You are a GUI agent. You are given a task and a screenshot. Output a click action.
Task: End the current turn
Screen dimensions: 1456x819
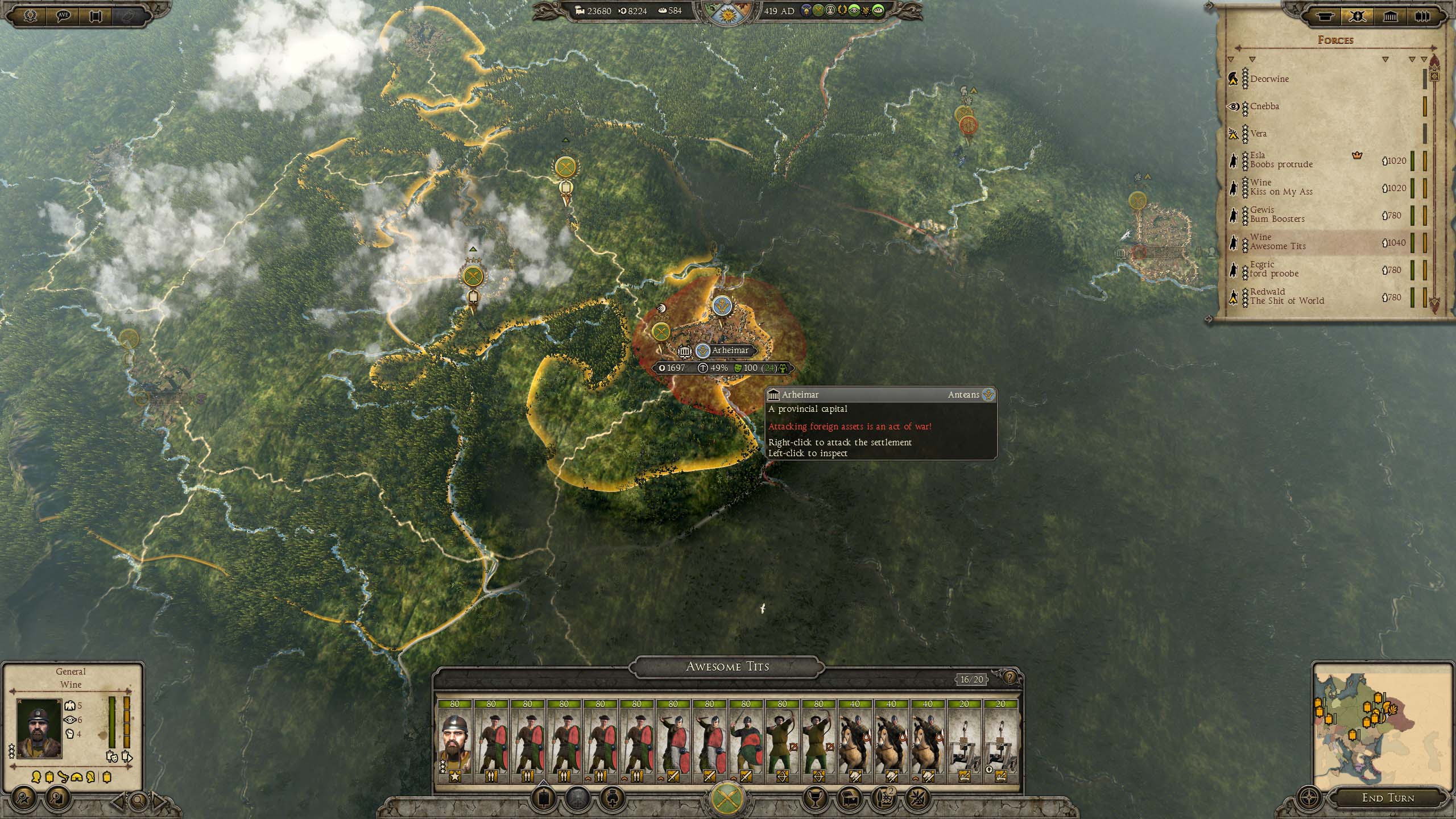pyautogui.click(x=1387, y=797)
